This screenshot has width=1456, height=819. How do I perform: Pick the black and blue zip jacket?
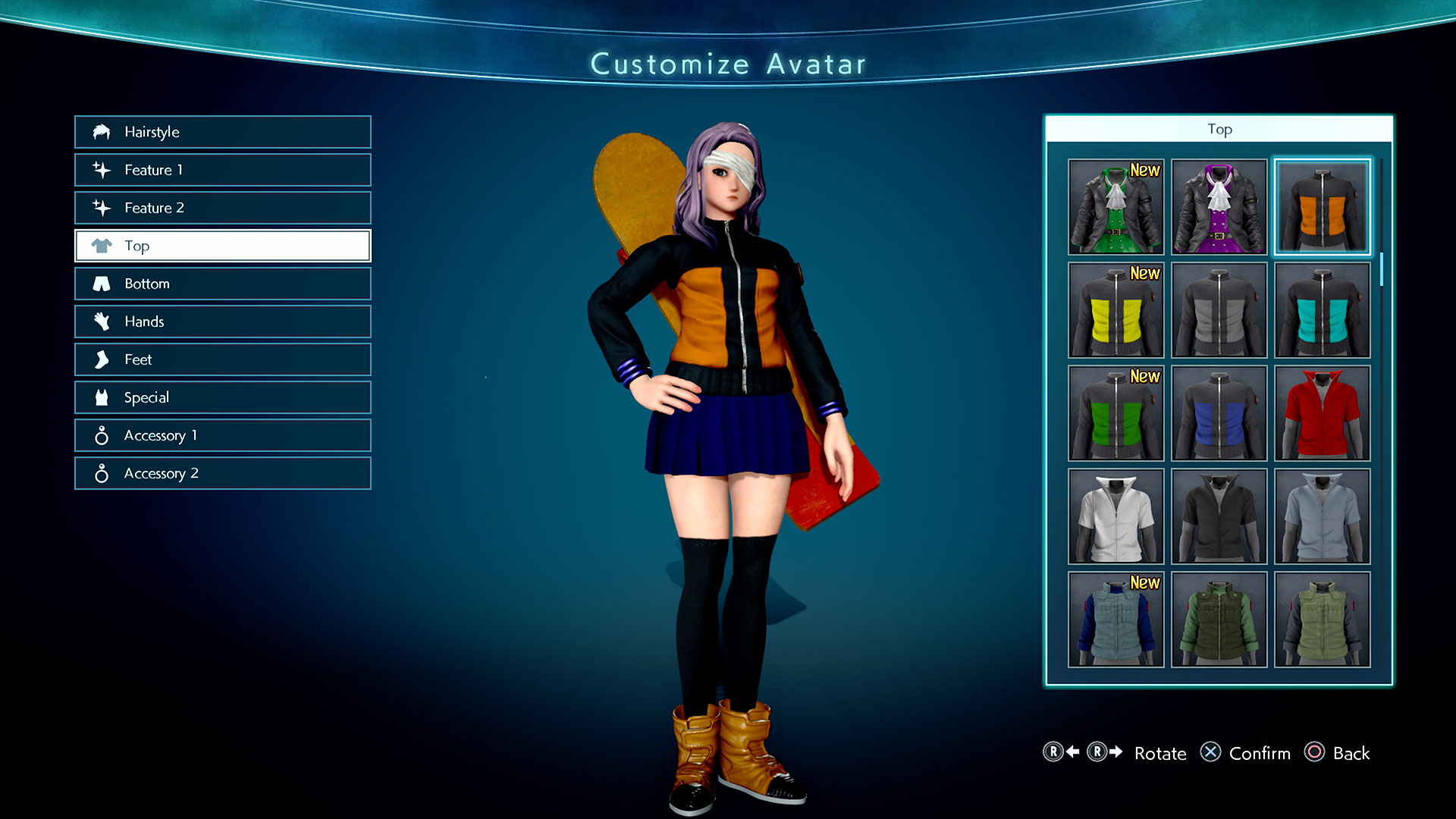(1219, 413)
